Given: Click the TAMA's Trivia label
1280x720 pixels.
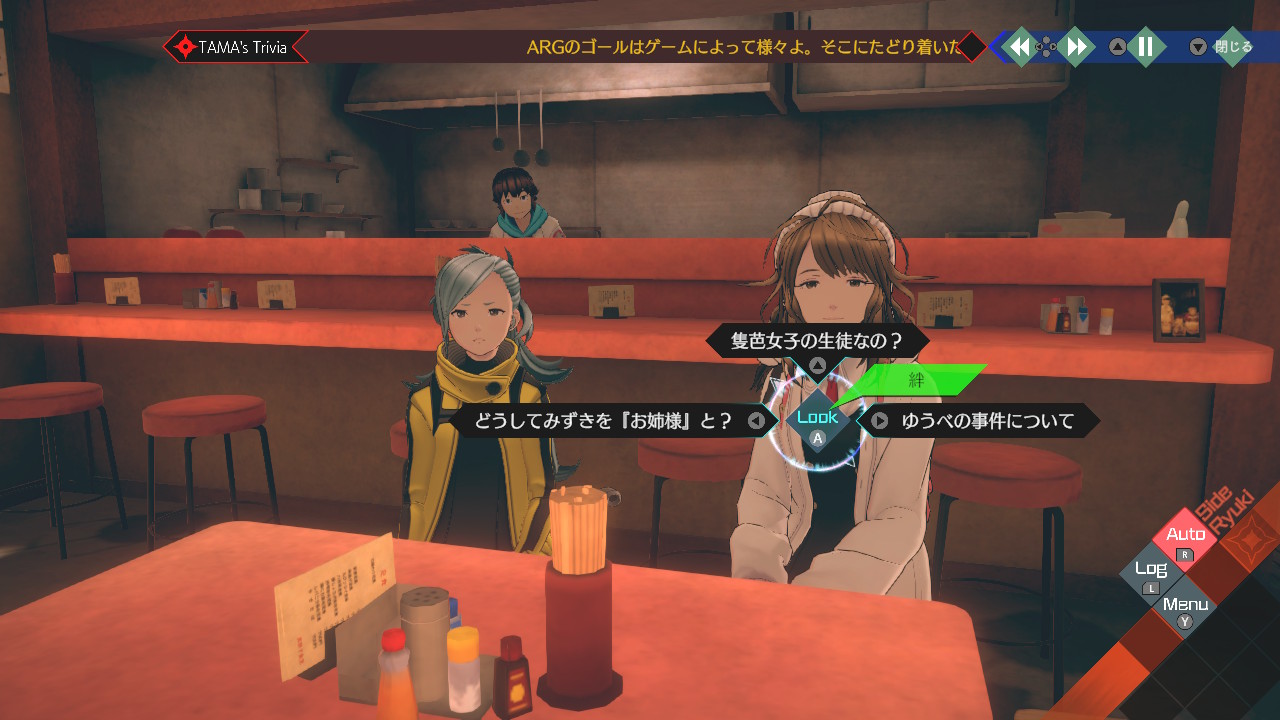Looking at the screenshot, I should click(x=236, y=47).
